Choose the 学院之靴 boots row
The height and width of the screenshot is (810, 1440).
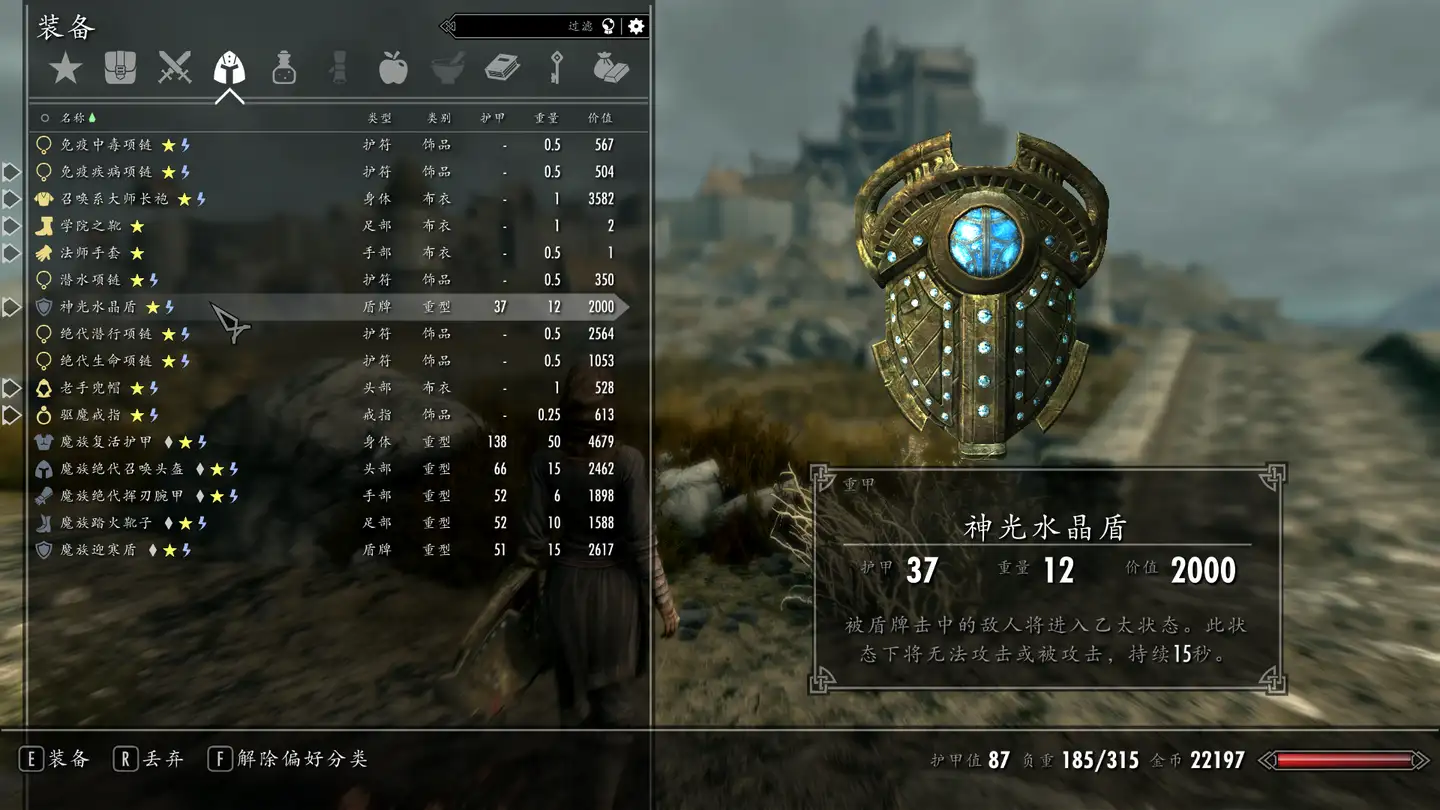pos(90,226)
